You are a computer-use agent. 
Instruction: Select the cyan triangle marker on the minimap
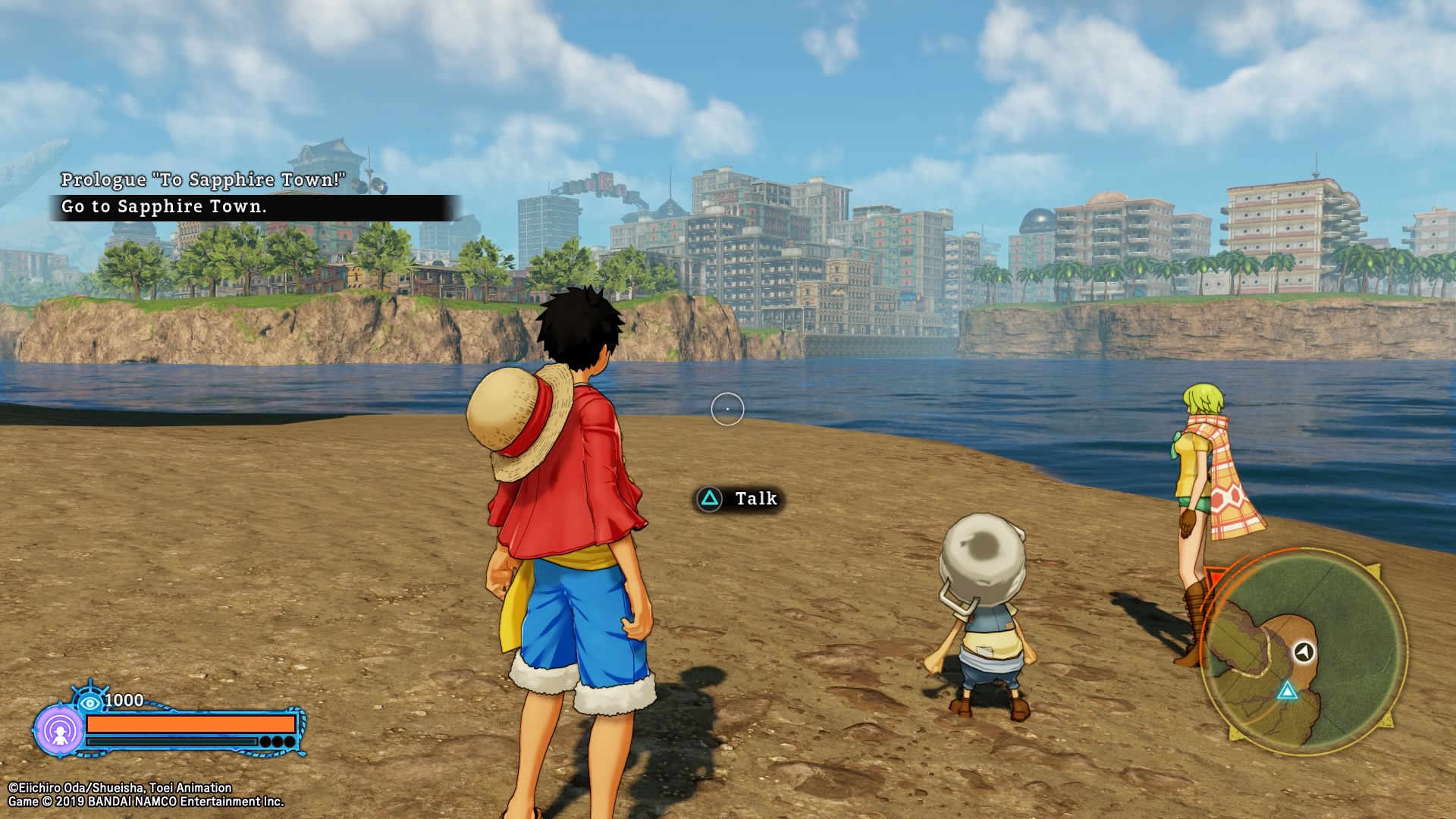tap(1287, 691)
